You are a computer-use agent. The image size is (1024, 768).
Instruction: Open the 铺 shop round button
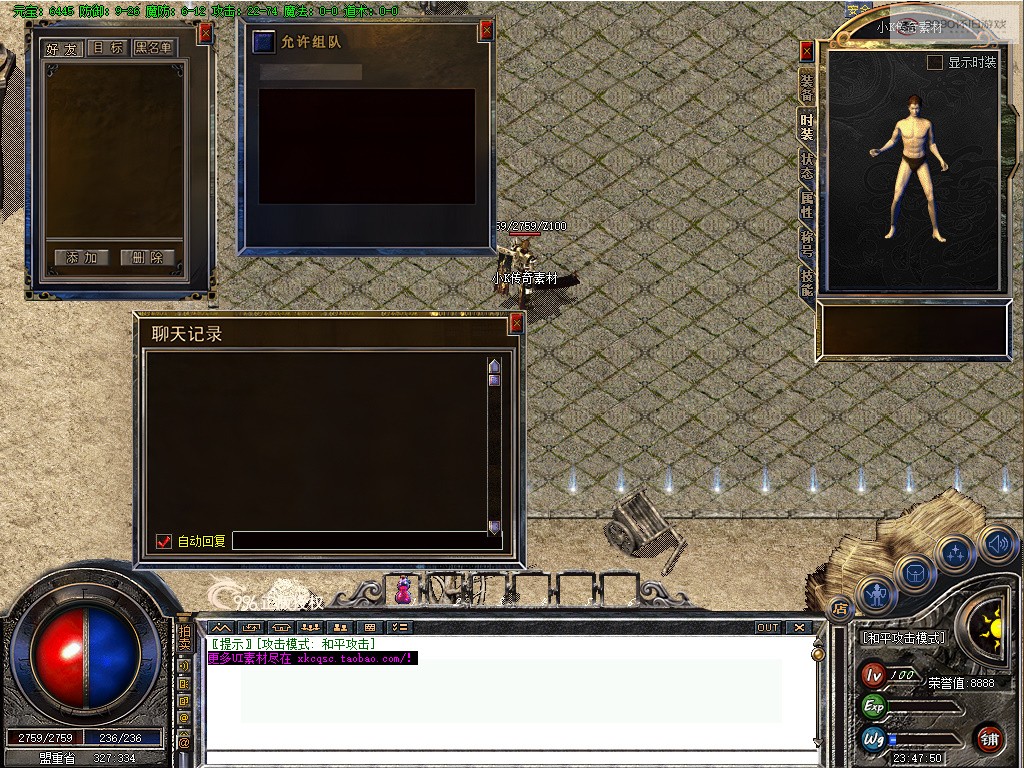989,738
